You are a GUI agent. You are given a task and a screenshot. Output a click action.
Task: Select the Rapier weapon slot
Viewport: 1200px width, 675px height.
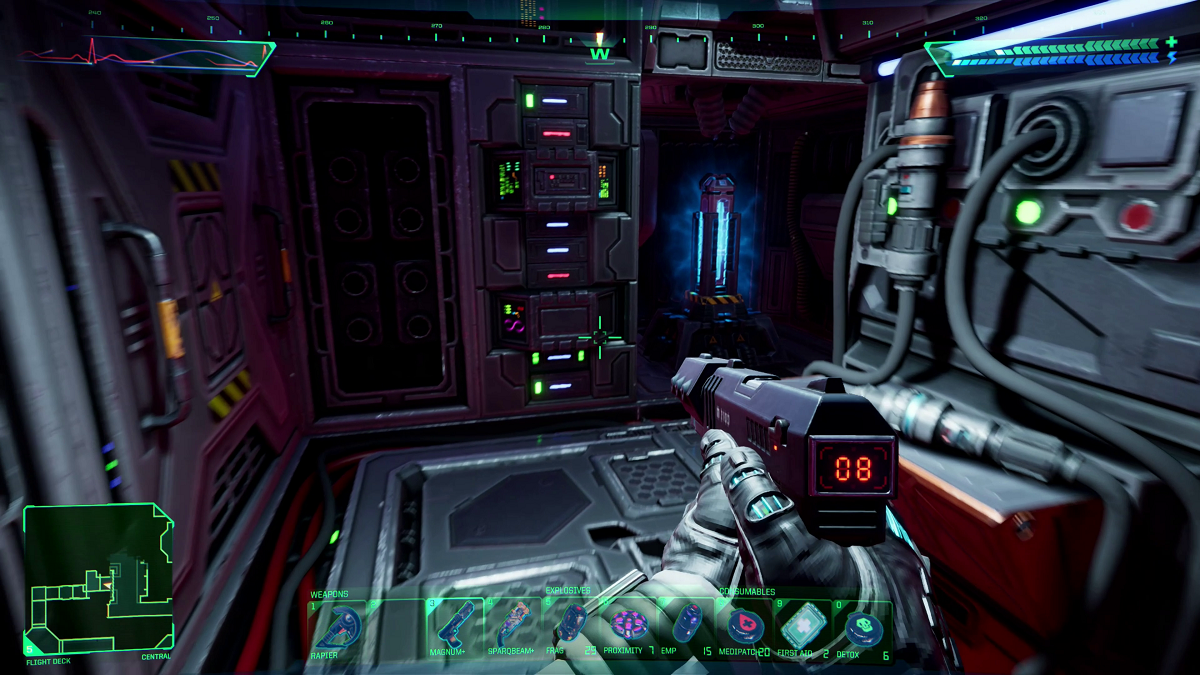tap(337, 626)
